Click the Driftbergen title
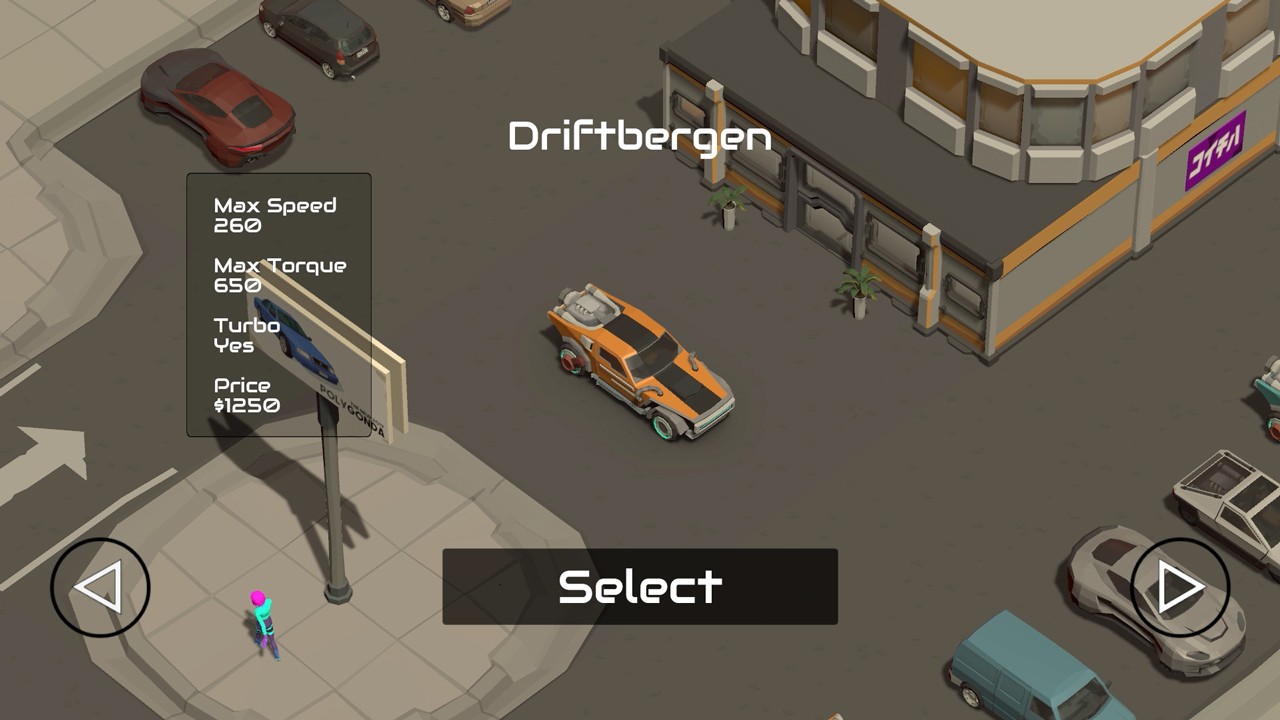 pos(640,137)
